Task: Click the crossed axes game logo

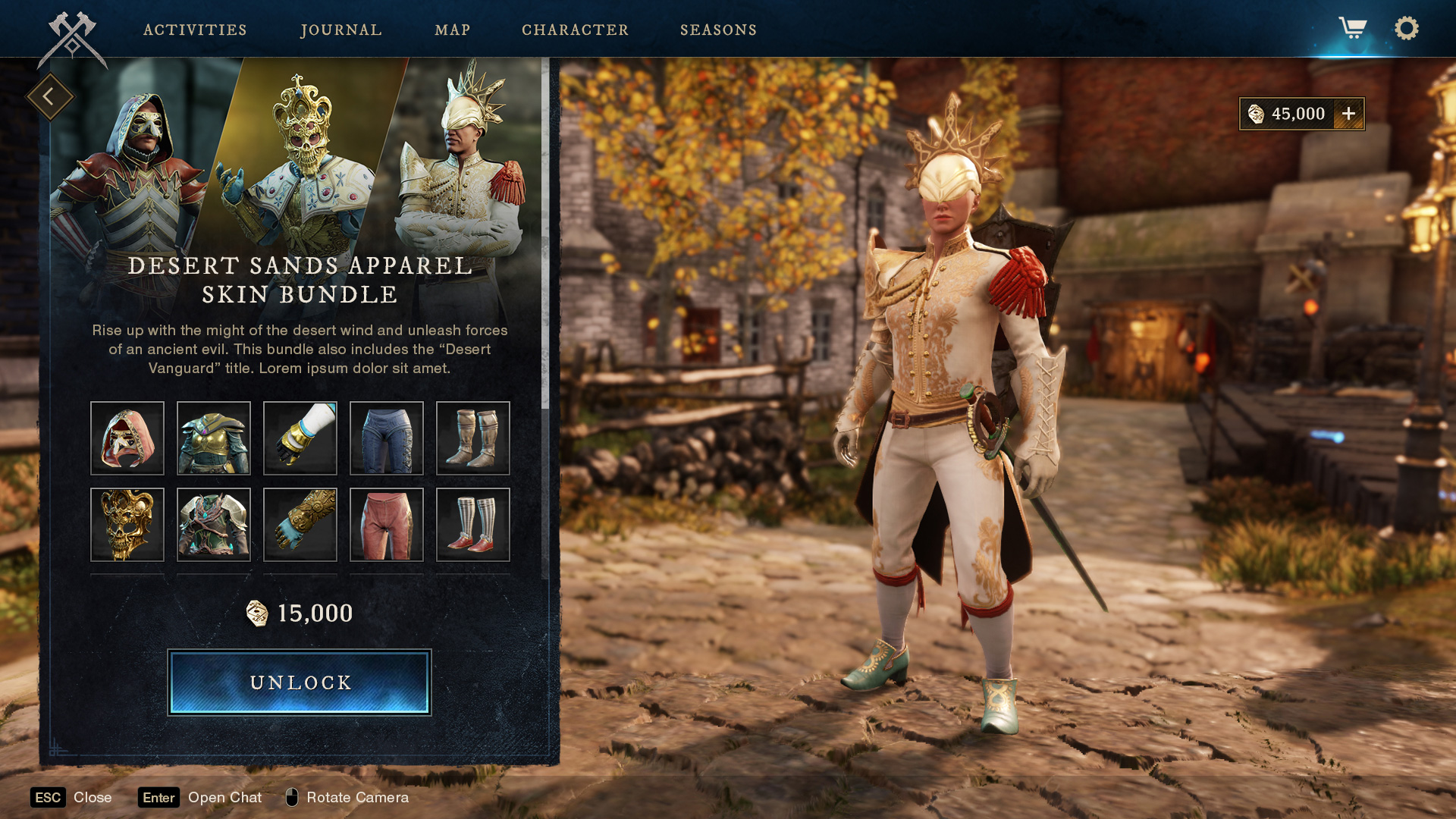Action: pos(72,39)
